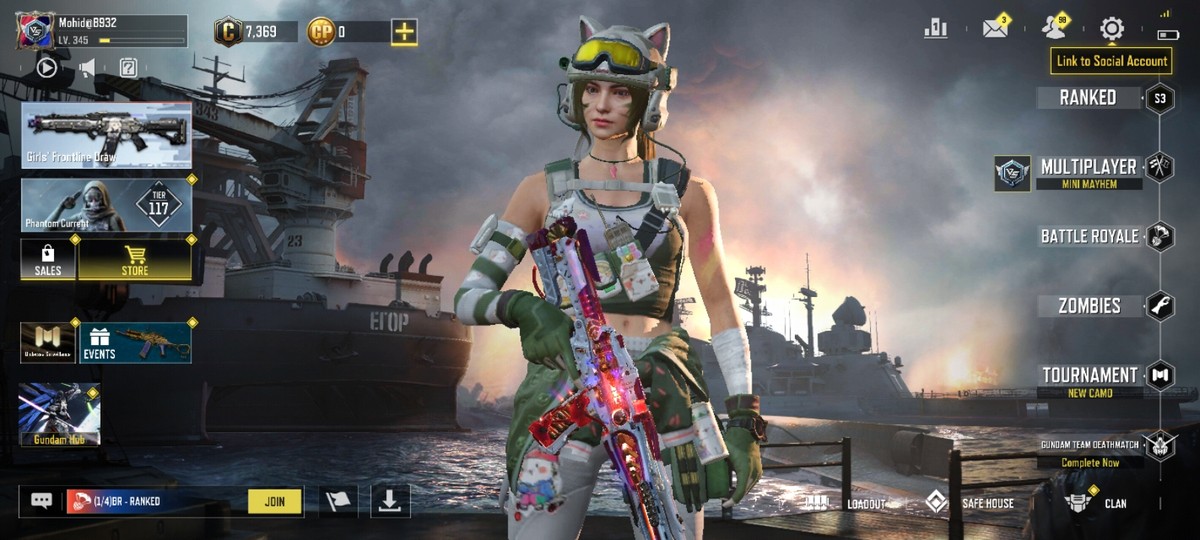The width and height of the screenshot is (1200, 540).
Task: Select Battle Royale mode
Action: pyautogui.click(x=1090, y=236)
